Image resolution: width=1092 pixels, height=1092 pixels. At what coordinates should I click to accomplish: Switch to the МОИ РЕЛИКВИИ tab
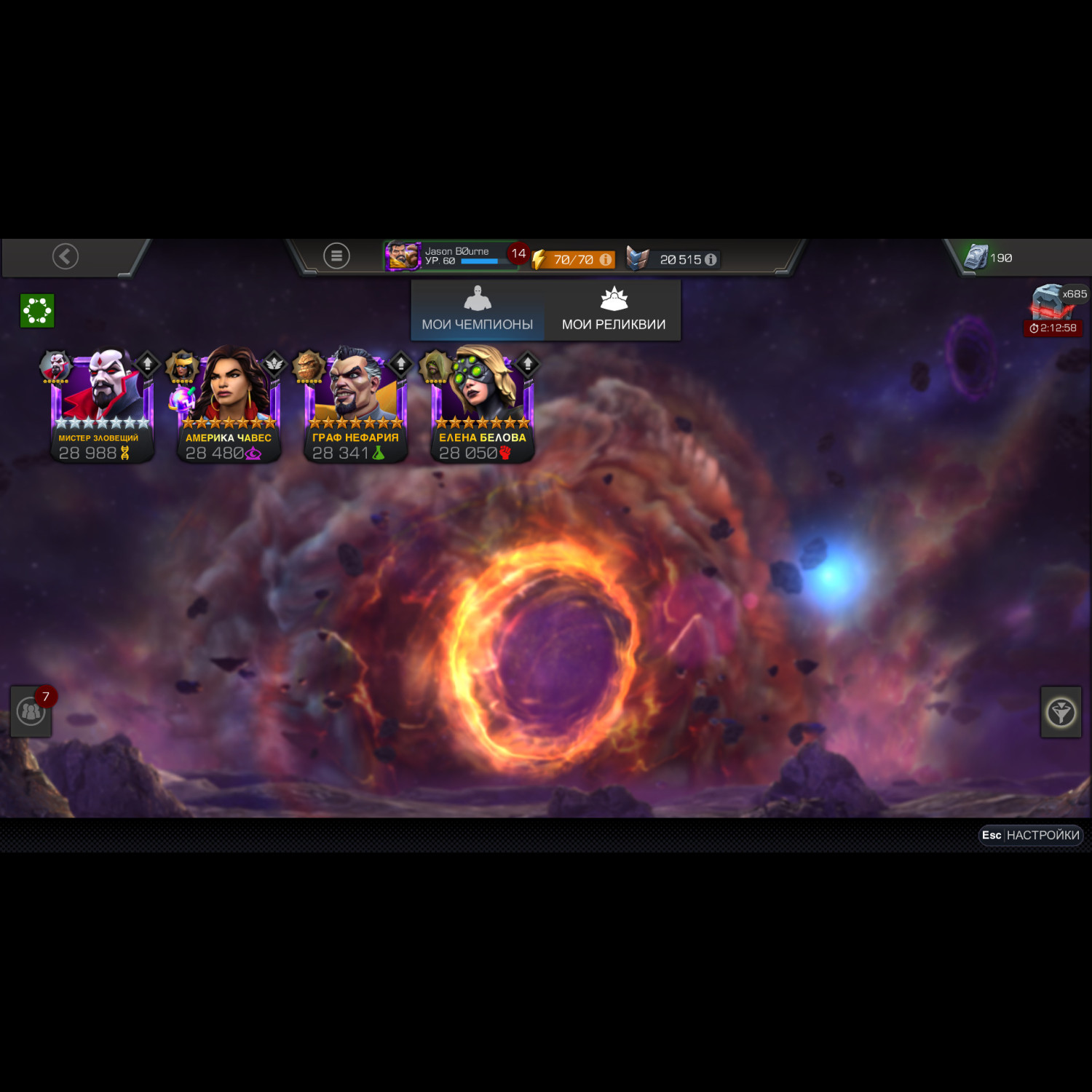pyautogui.click(x=614, y=311)
